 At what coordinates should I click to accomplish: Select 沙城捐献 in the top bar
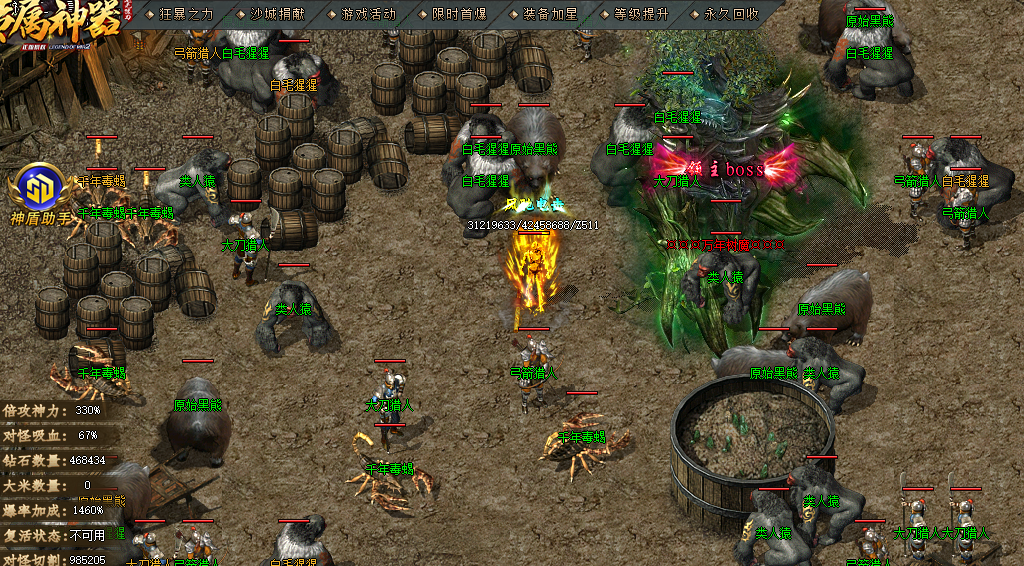[277, 14]
